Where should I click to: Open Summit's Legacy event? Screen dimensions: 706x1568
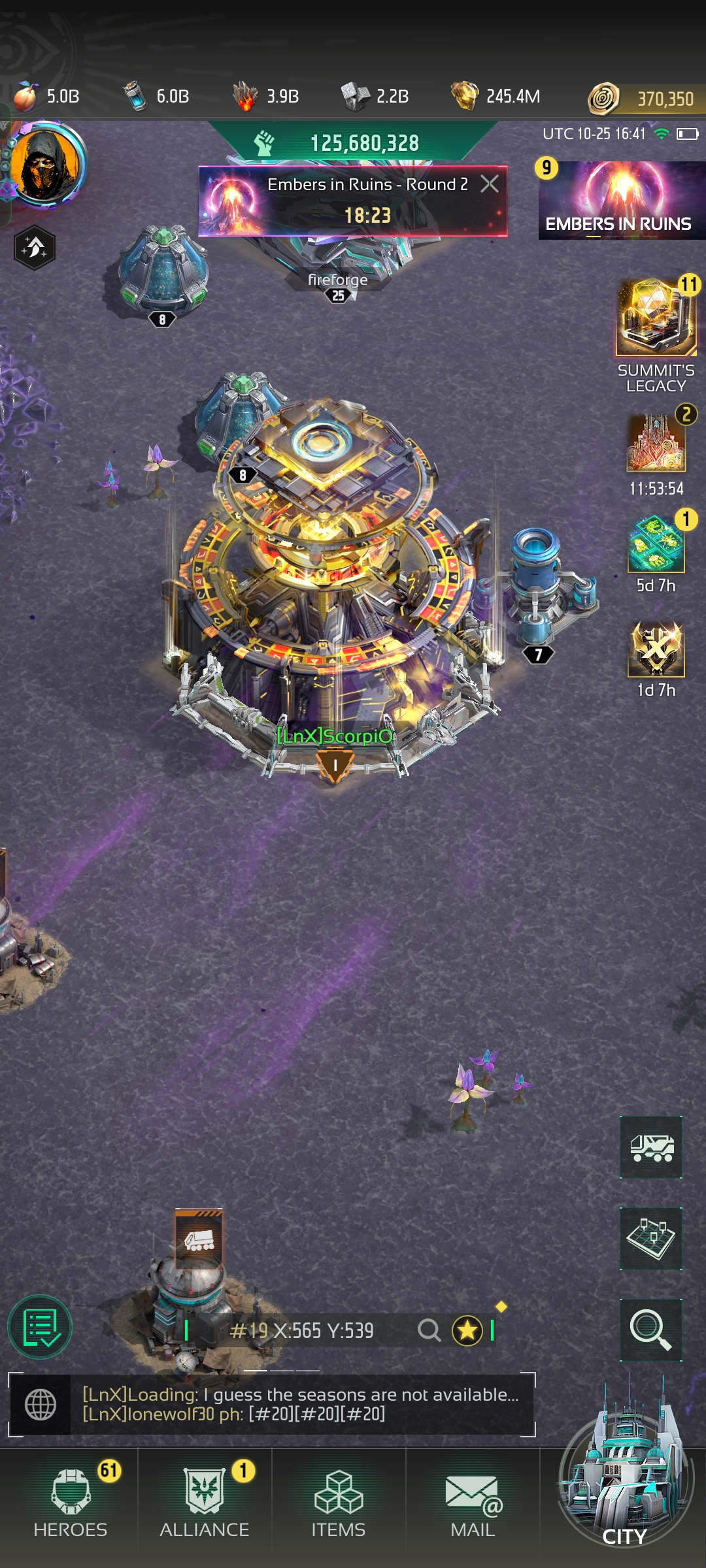coord(656,320)
